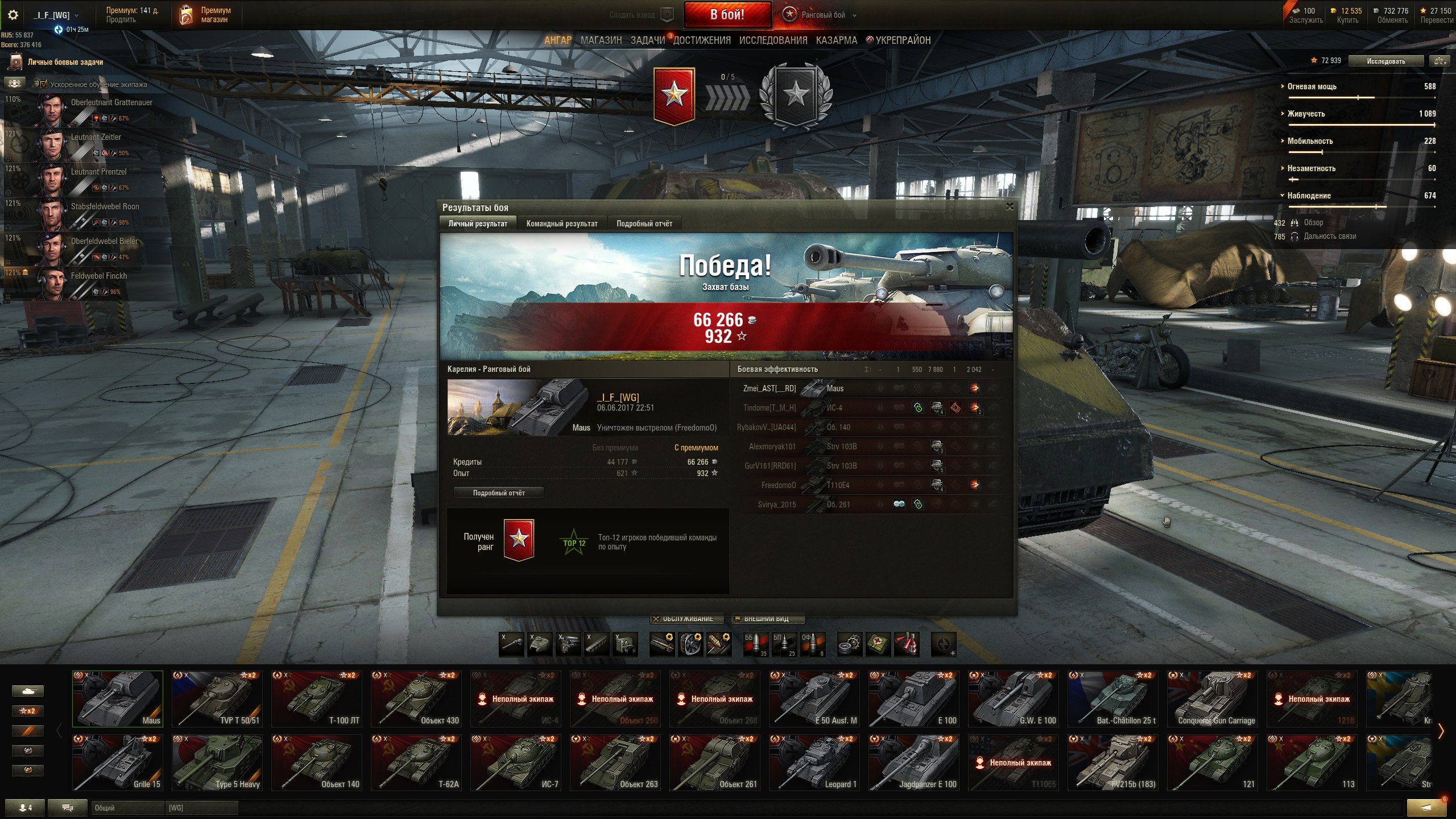Screen dimensions: 1456x819
Task: Click the Подробный отчёт button under credits
Action: point(498,493)
